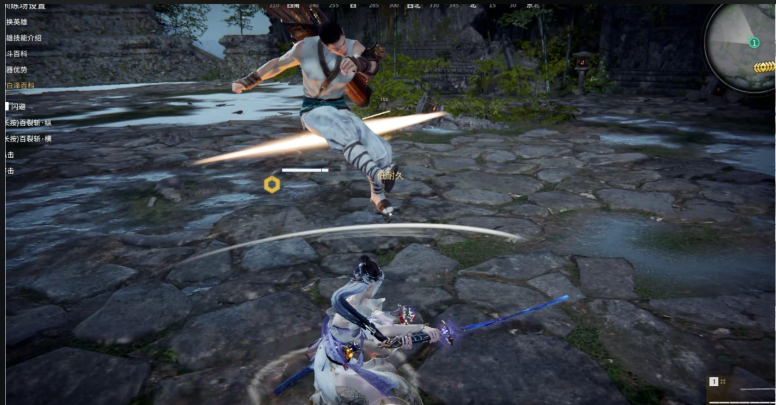This screenshot has height=405, width=776.
Task: Select the (长按)百裂斩·横 combo entry
Action: tap(28, 138)
